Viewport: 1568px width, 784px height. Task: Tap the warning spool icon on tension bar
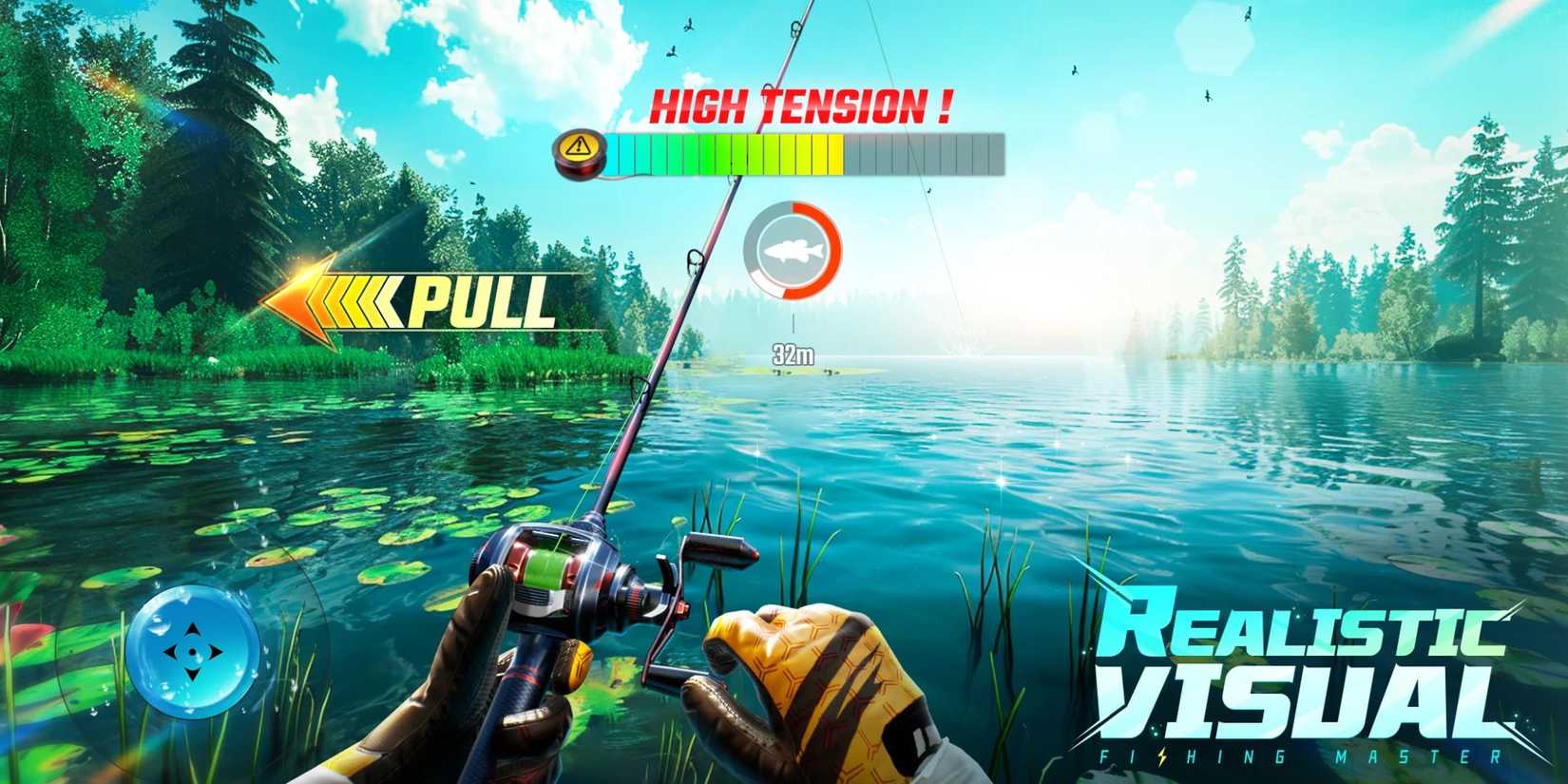(x=577, y=148)
